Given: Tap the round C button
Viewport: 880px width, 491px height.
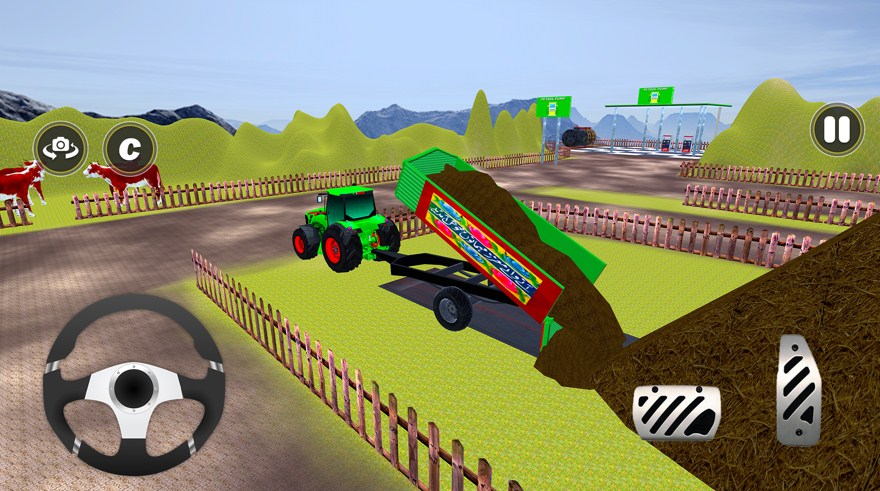Looking at the screenshot, I should point(129,148).
